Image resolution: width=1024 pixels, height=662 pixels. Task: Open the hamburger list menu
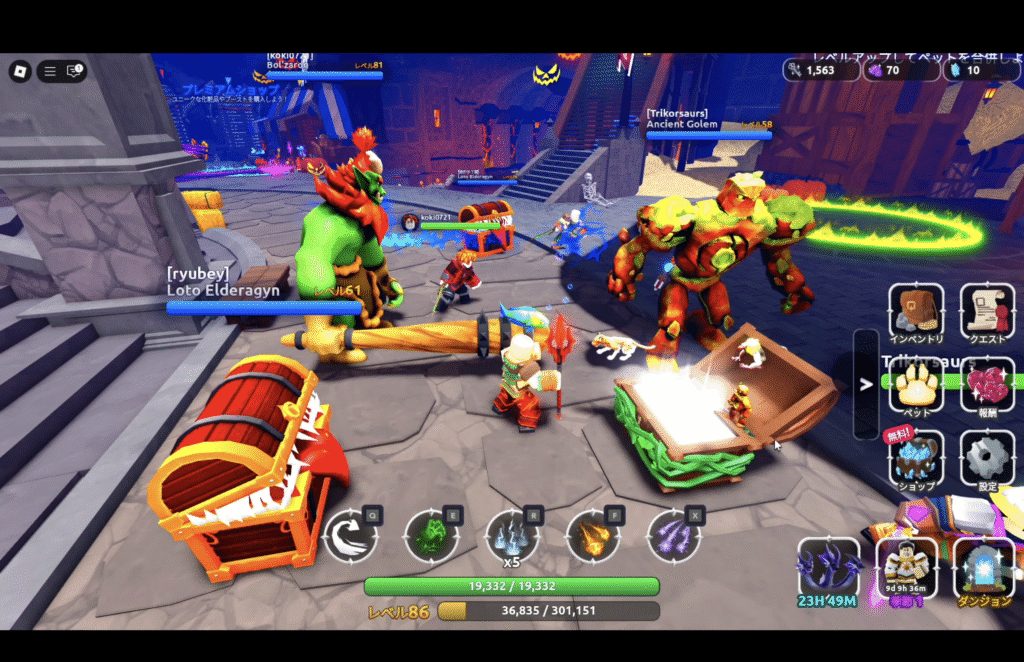[48, 71]
